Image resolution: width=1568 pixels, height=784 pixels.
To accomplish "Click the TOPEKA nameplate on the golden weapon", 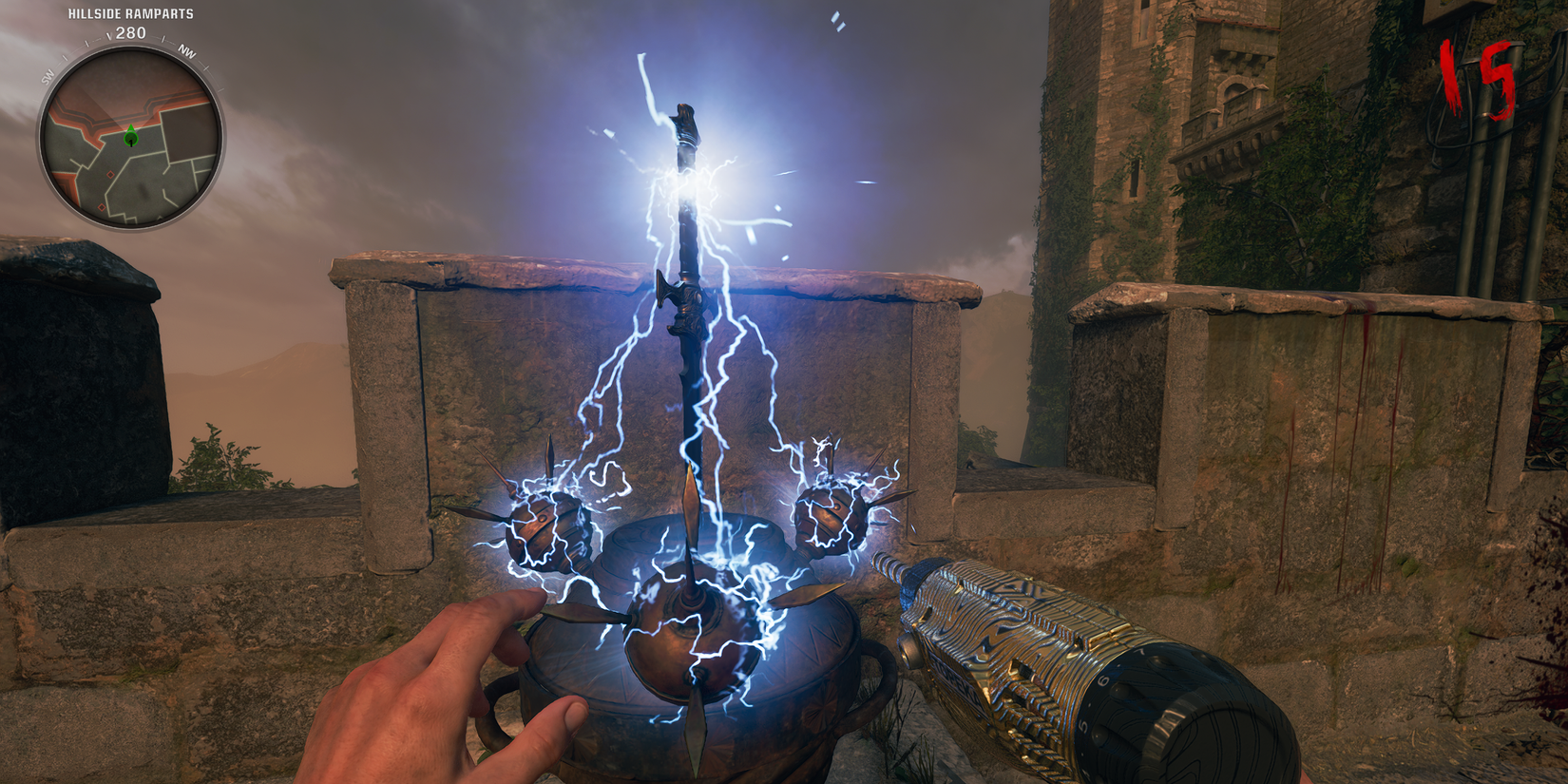I will coord(955,679).
